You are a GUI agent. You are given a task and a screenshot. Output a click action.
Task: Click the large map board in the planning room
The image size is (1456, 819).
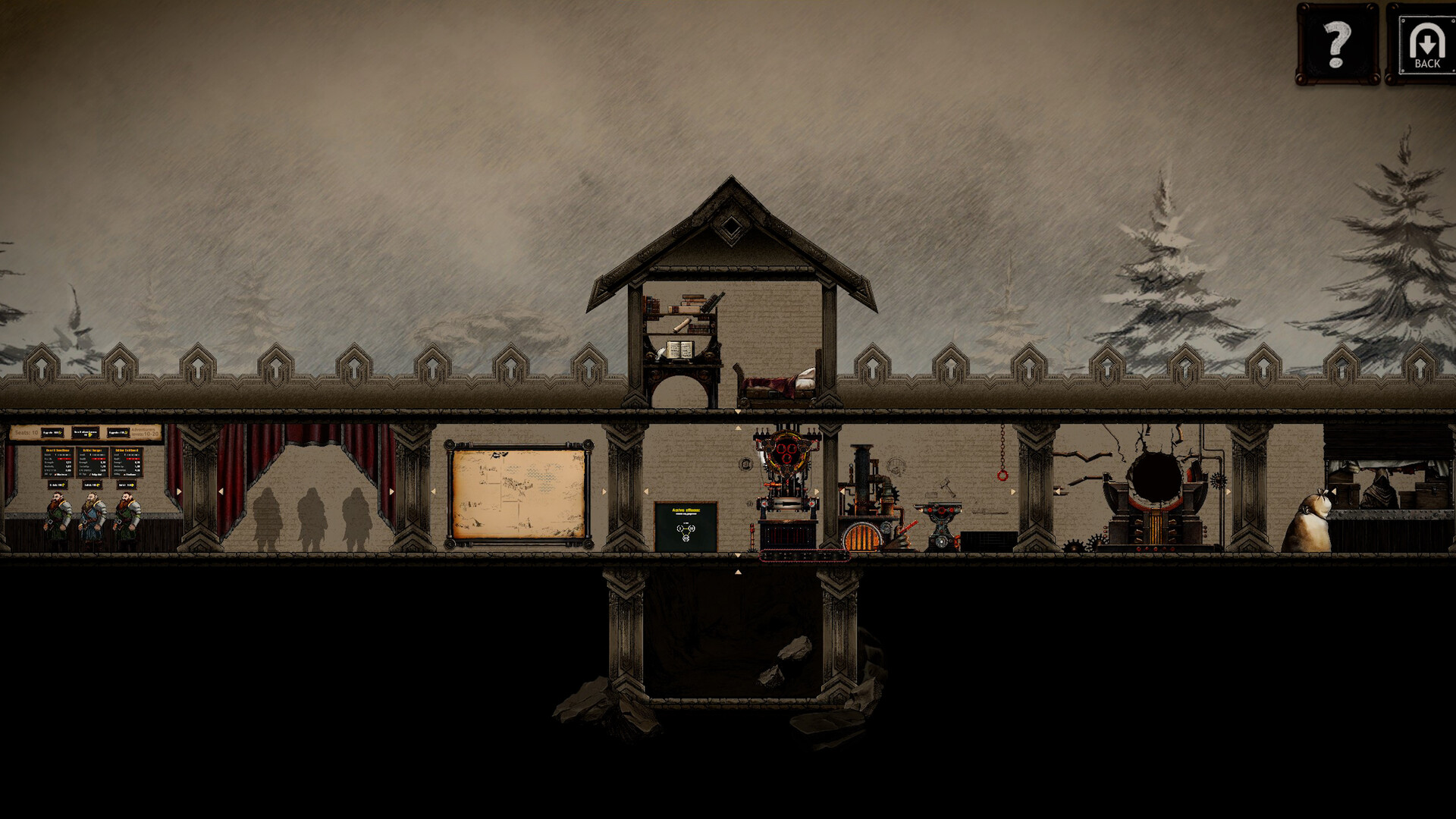tap(519, 493)
